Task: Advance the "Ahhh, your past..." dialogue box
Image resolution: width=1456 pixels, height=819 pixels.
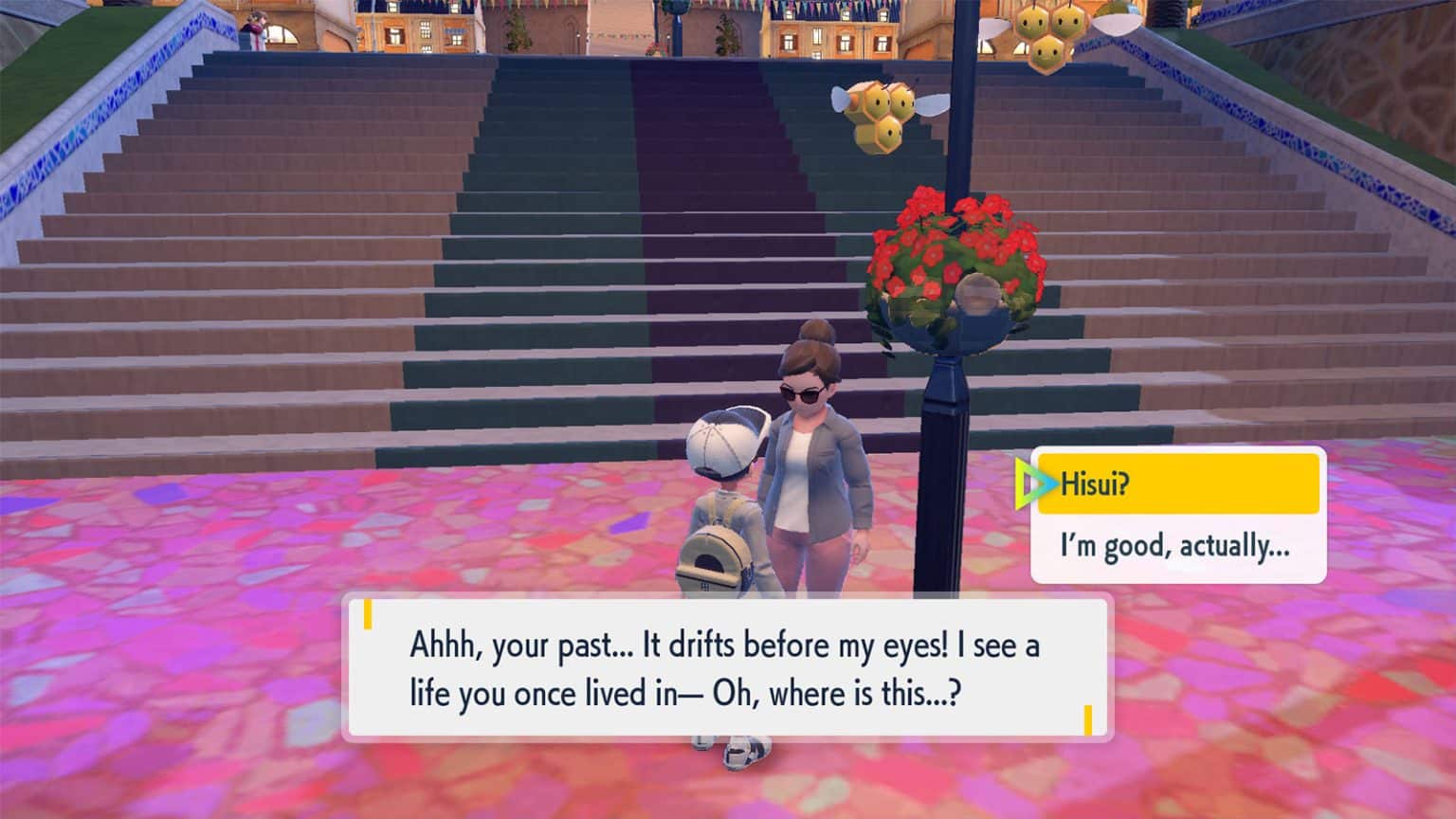Action: [x=726, y=668]
